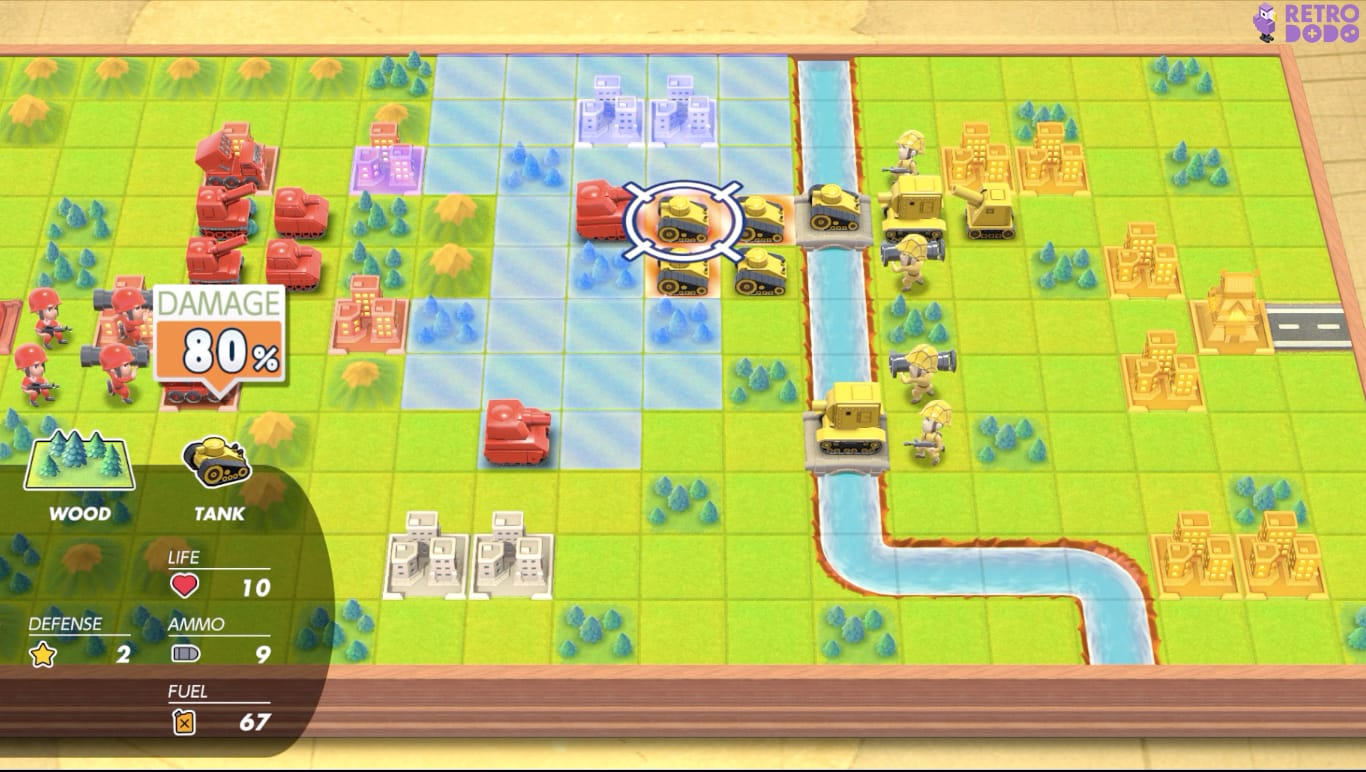Click the gold star Defense icon
Viewport: 1366px width, 772px height.
click(x=40, y=652)
